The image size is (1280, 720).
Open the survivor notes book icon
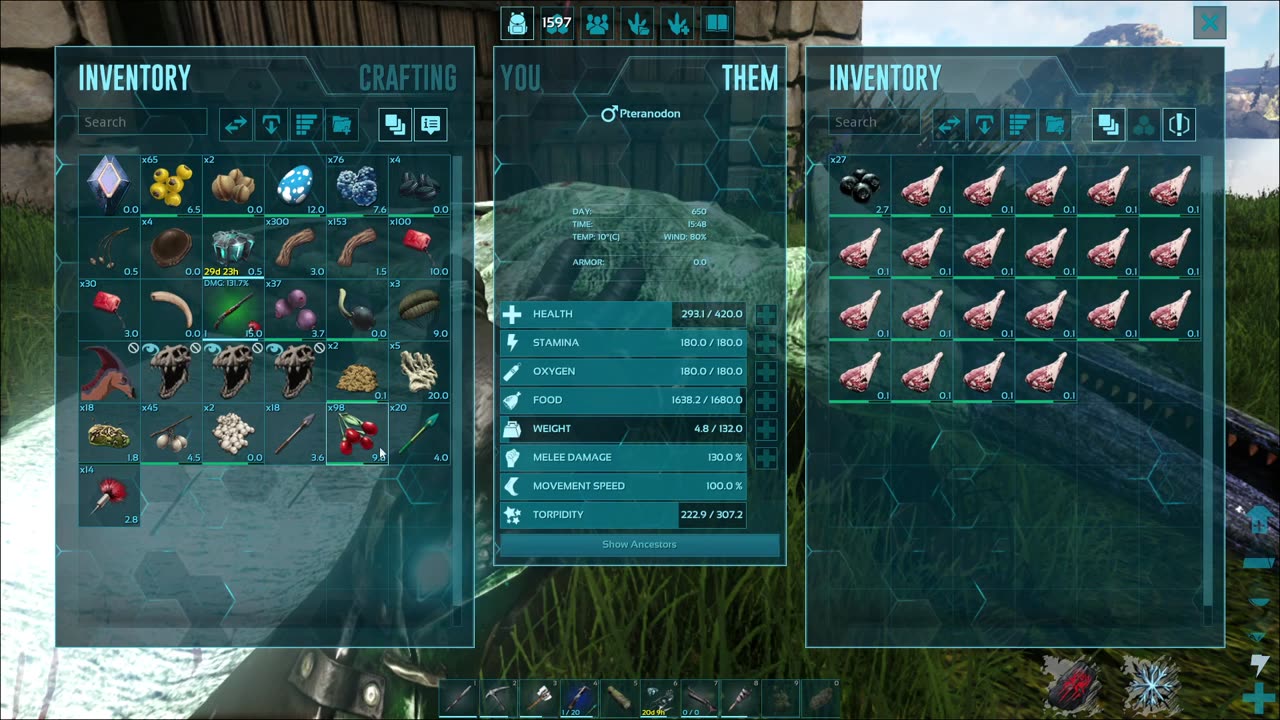tap(717, 23)
